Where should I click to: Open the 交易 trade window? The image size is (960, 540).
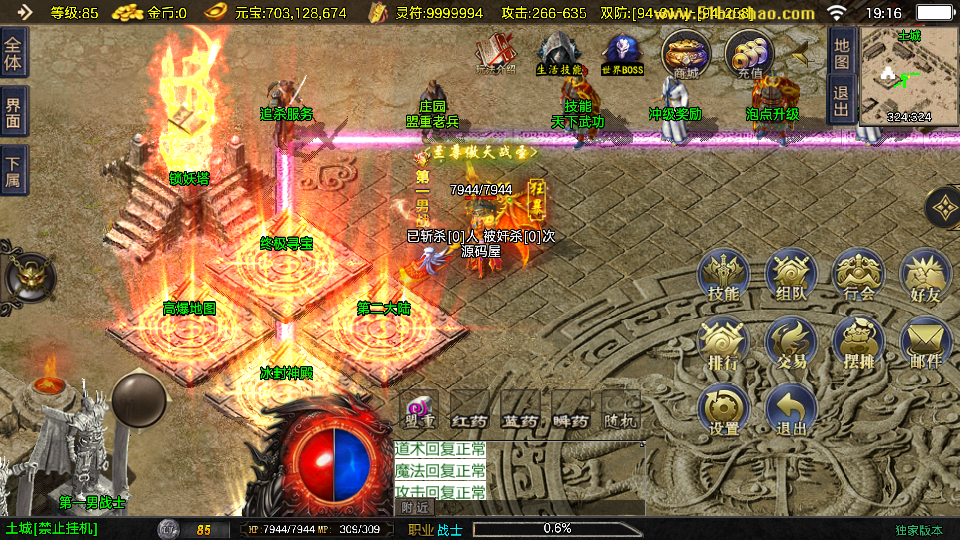click(791, 342)
